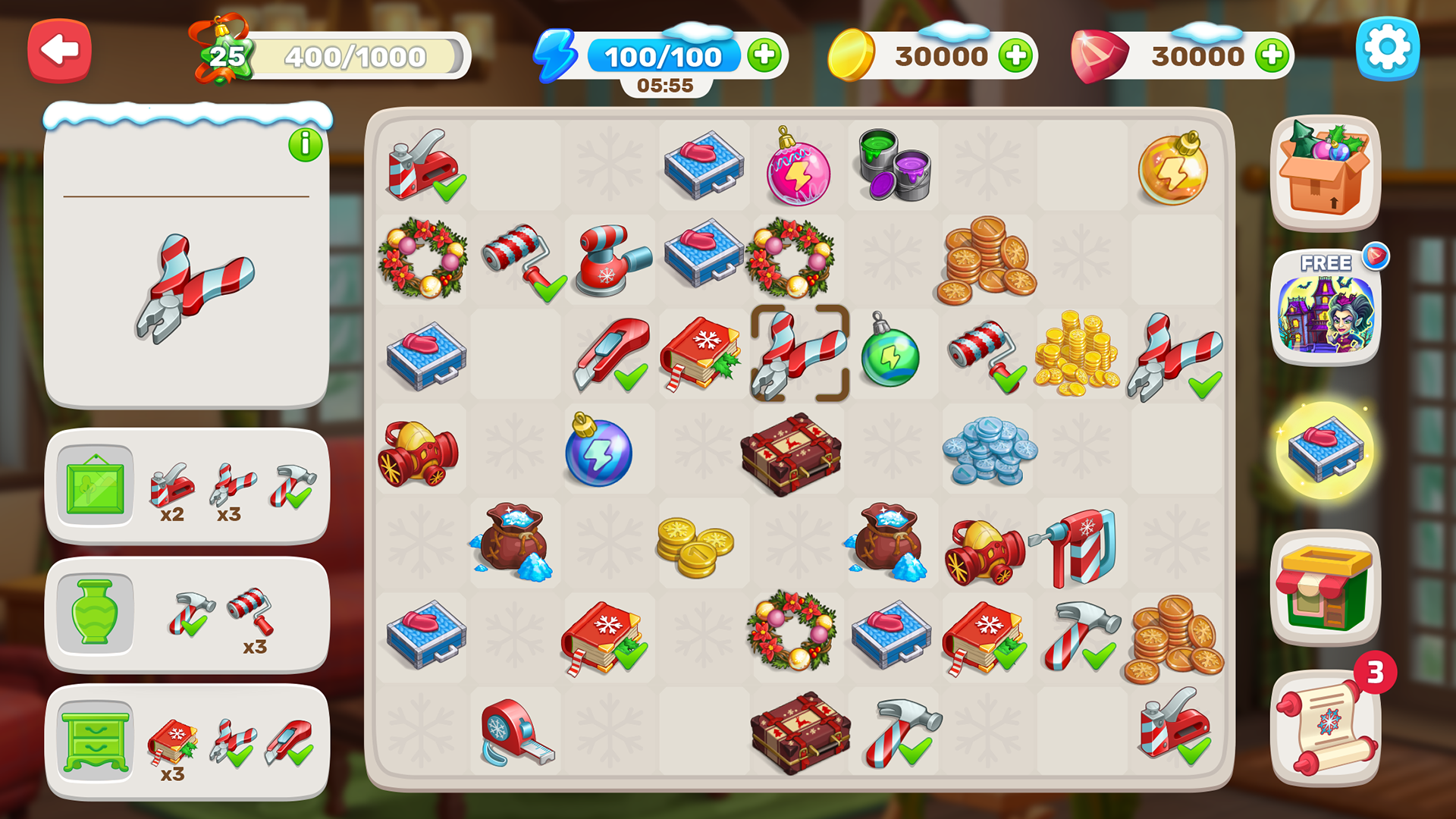1456x819 pixels.
Task: Tap the pink energy ornament on the board
Action: [x=796, y=171]
